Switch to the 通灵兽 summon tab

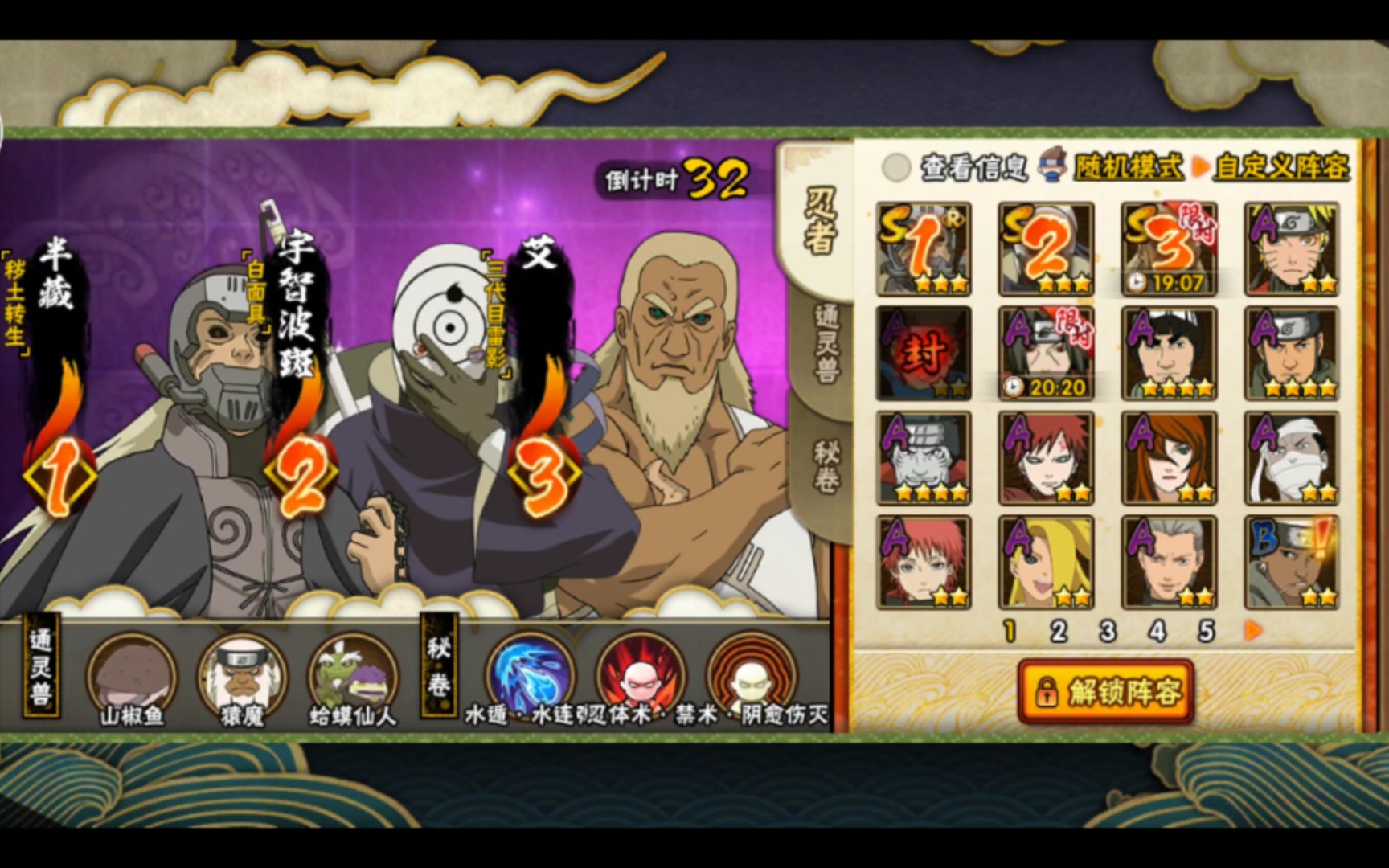[x=823, y=342]
